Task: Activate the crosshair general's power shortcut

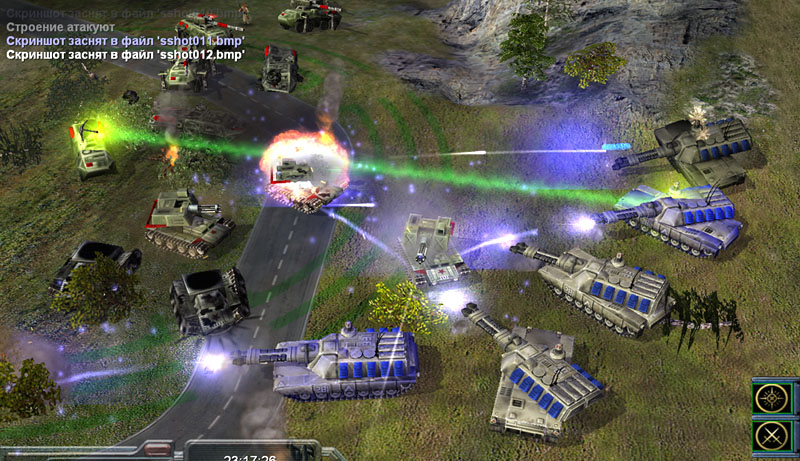Action: pyautogui.click(x=773, y=398)
